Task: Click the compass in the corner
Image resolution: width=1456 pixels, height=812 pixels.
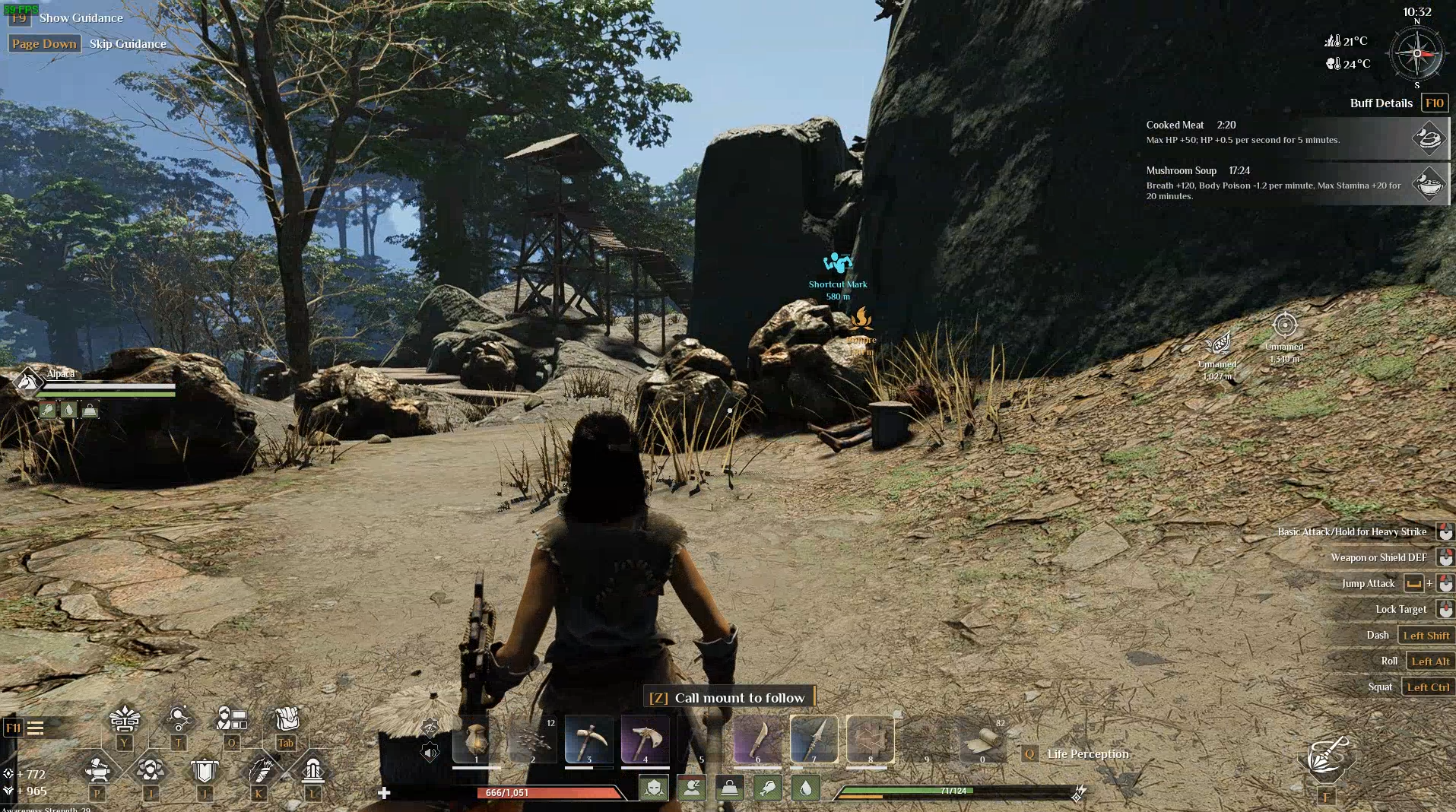Action: tap(1416, 54)
